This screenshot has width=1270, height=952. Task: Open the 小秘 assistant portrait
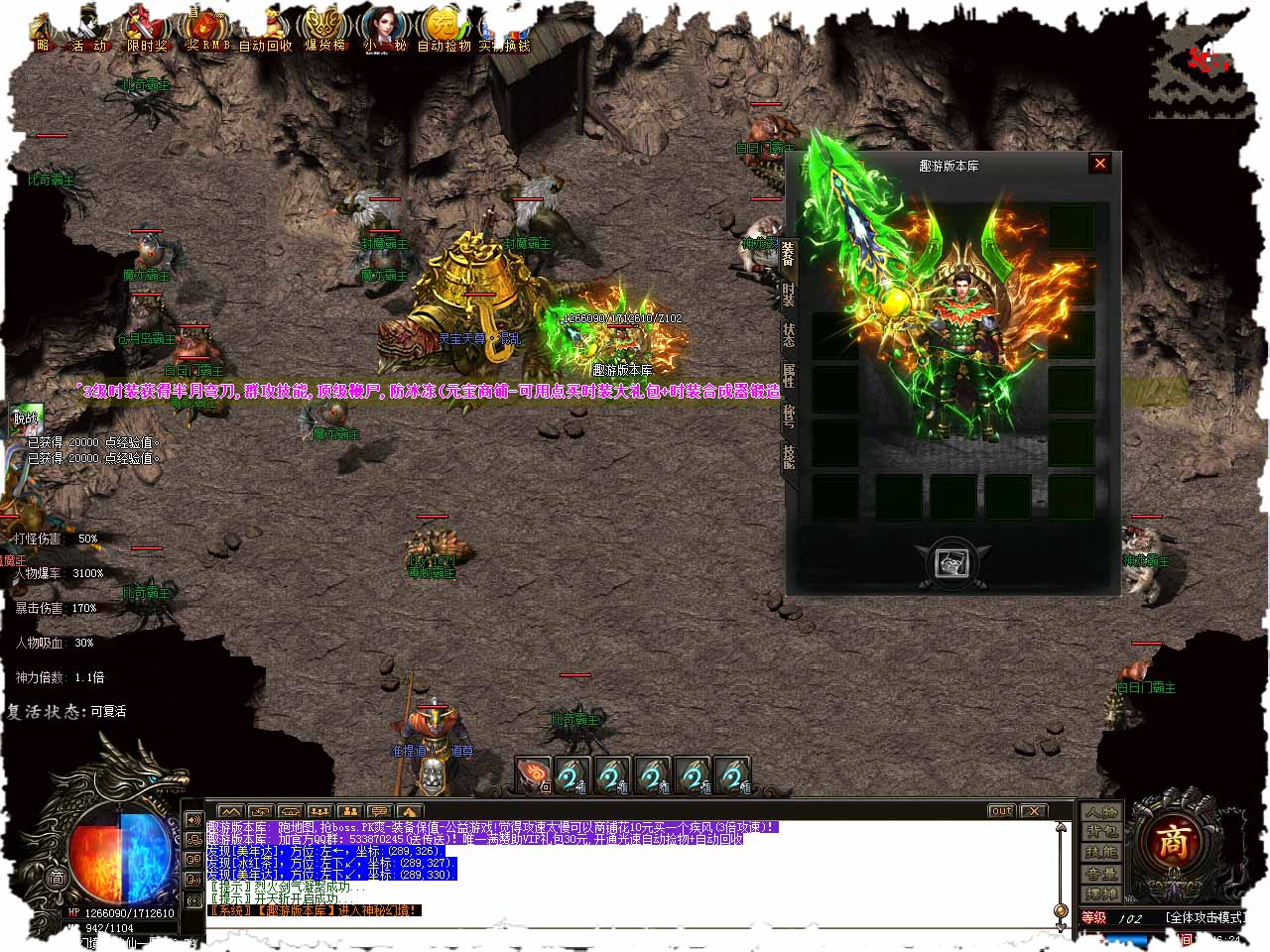384,30
